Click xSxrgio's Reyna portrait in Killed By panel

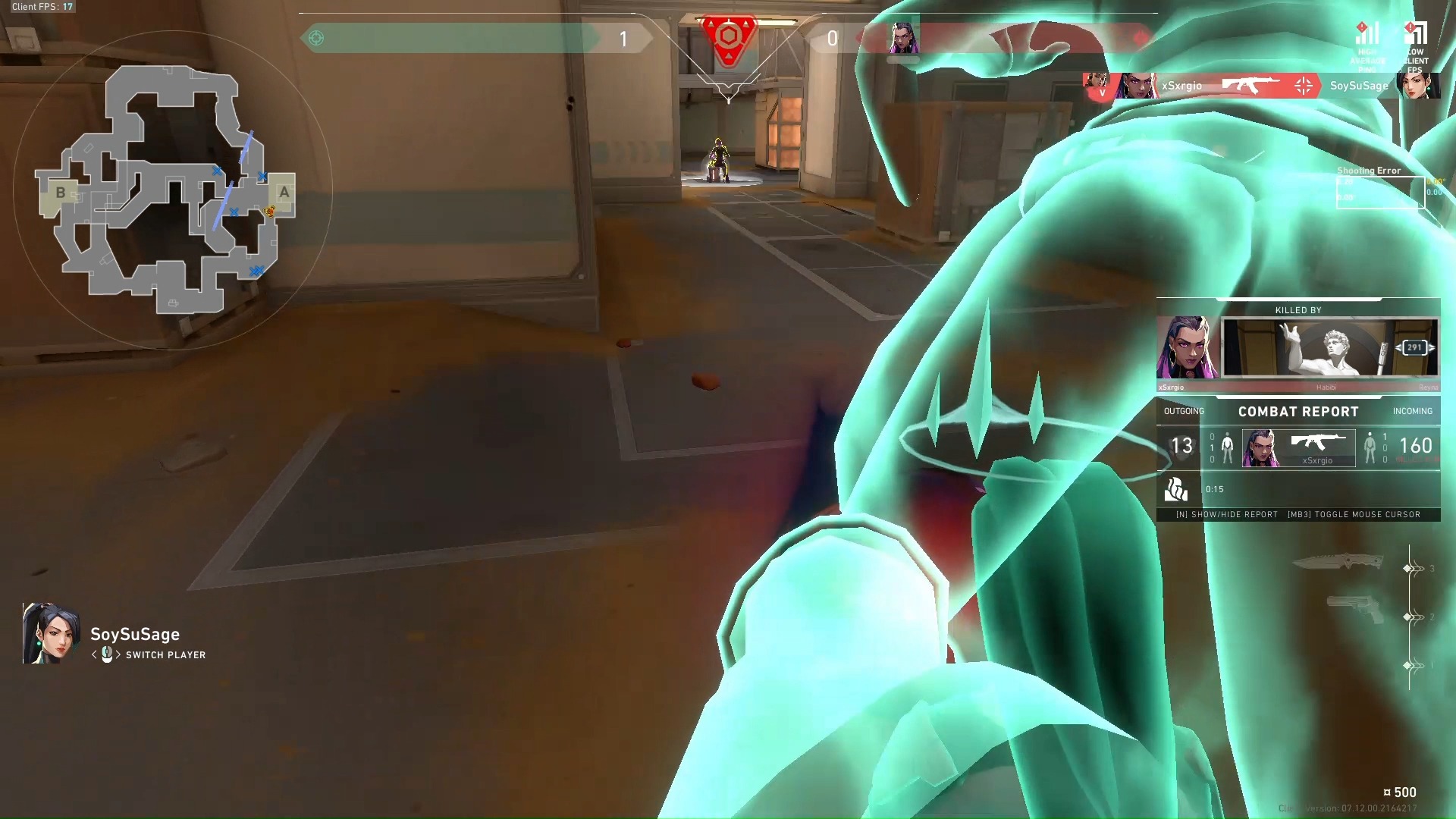1187,348
